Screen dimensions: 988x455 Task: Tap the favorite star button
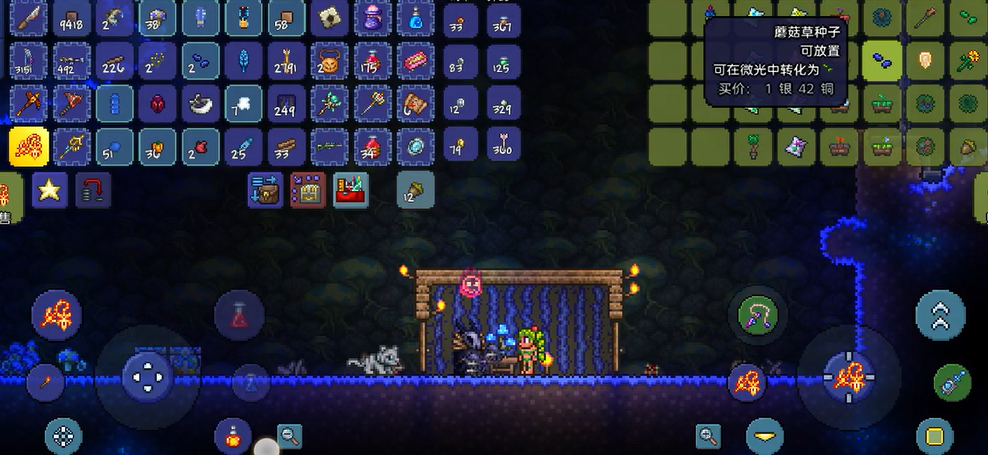coord(49,189)
